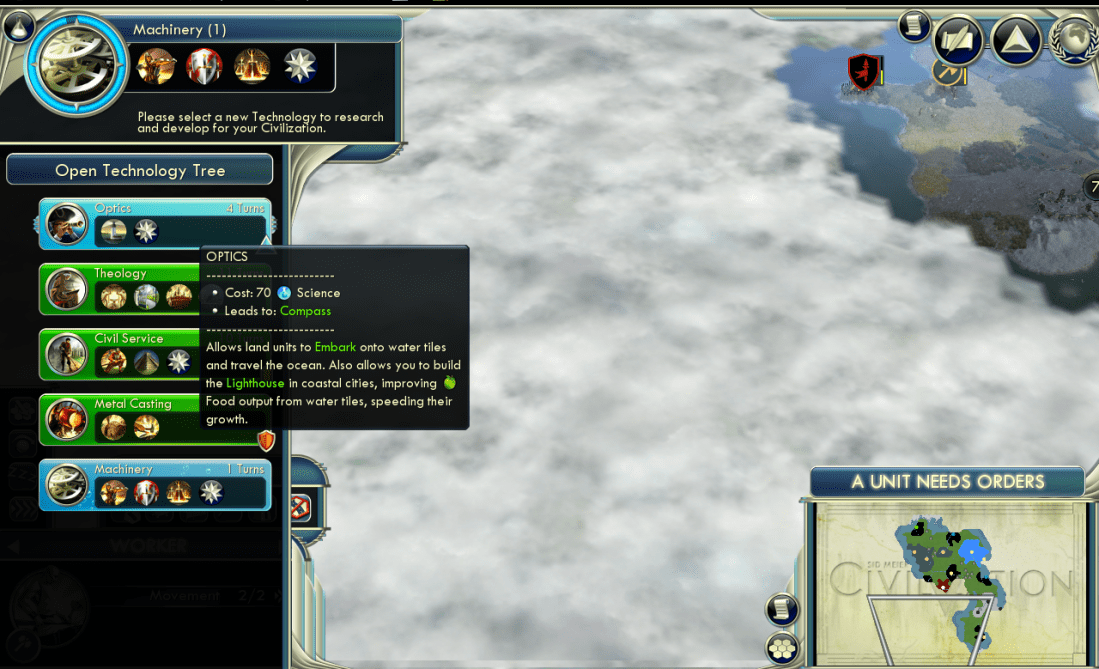
Task: Click the red shield city banner icon
Action: tap(863, 72)
